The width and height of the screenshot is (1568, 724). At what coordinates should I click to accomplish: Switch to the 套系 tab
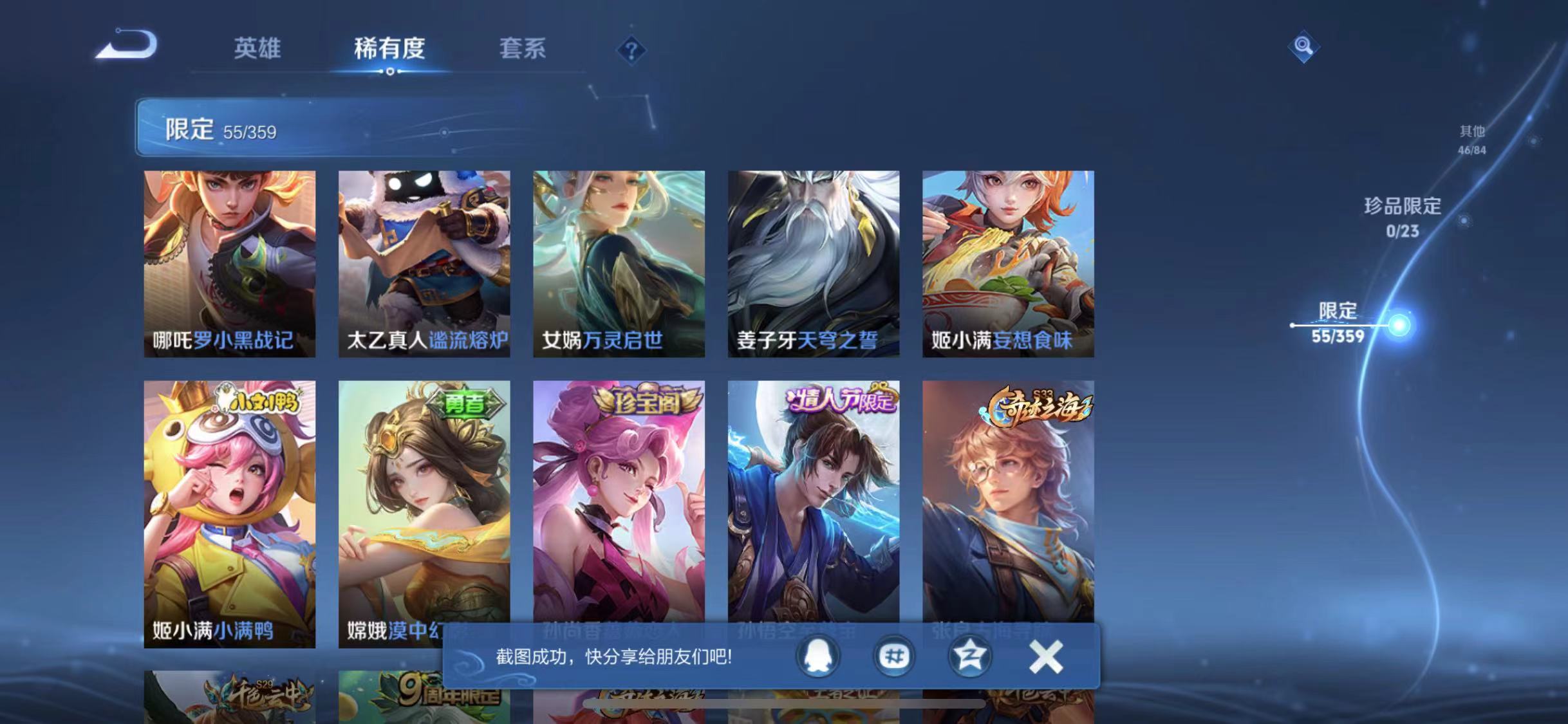(x=523, y=50)
